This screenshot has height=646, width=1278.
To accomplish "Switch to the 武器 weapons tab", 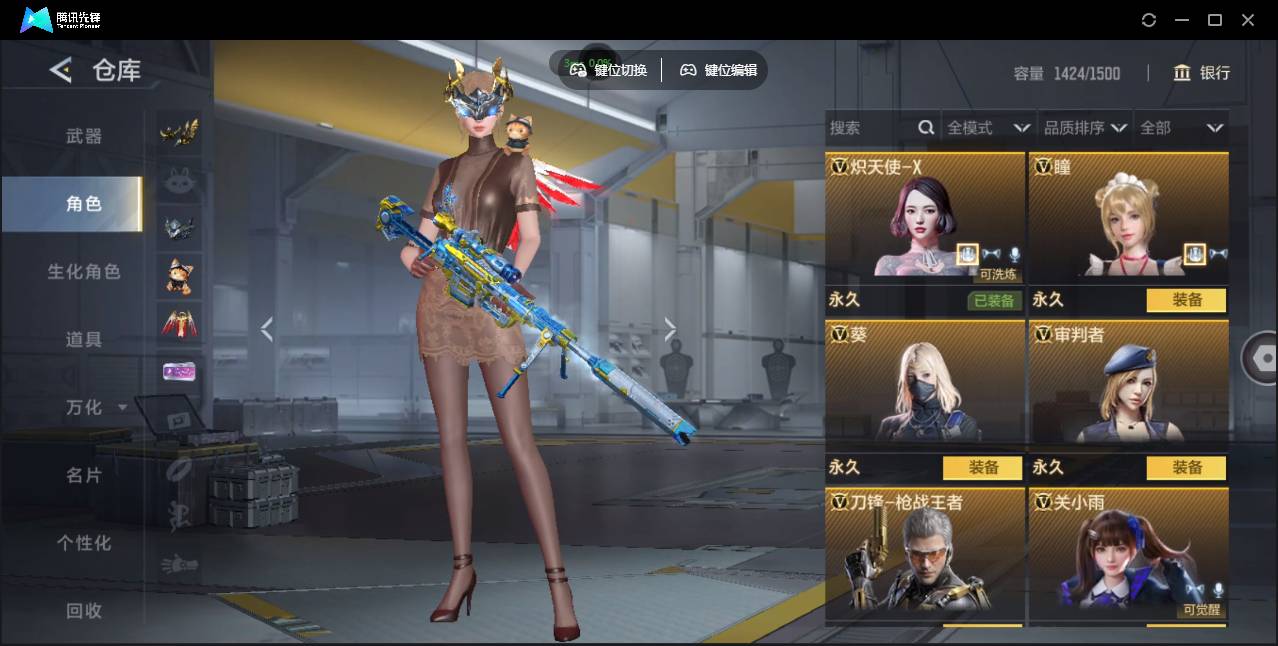I will point(84,136).
